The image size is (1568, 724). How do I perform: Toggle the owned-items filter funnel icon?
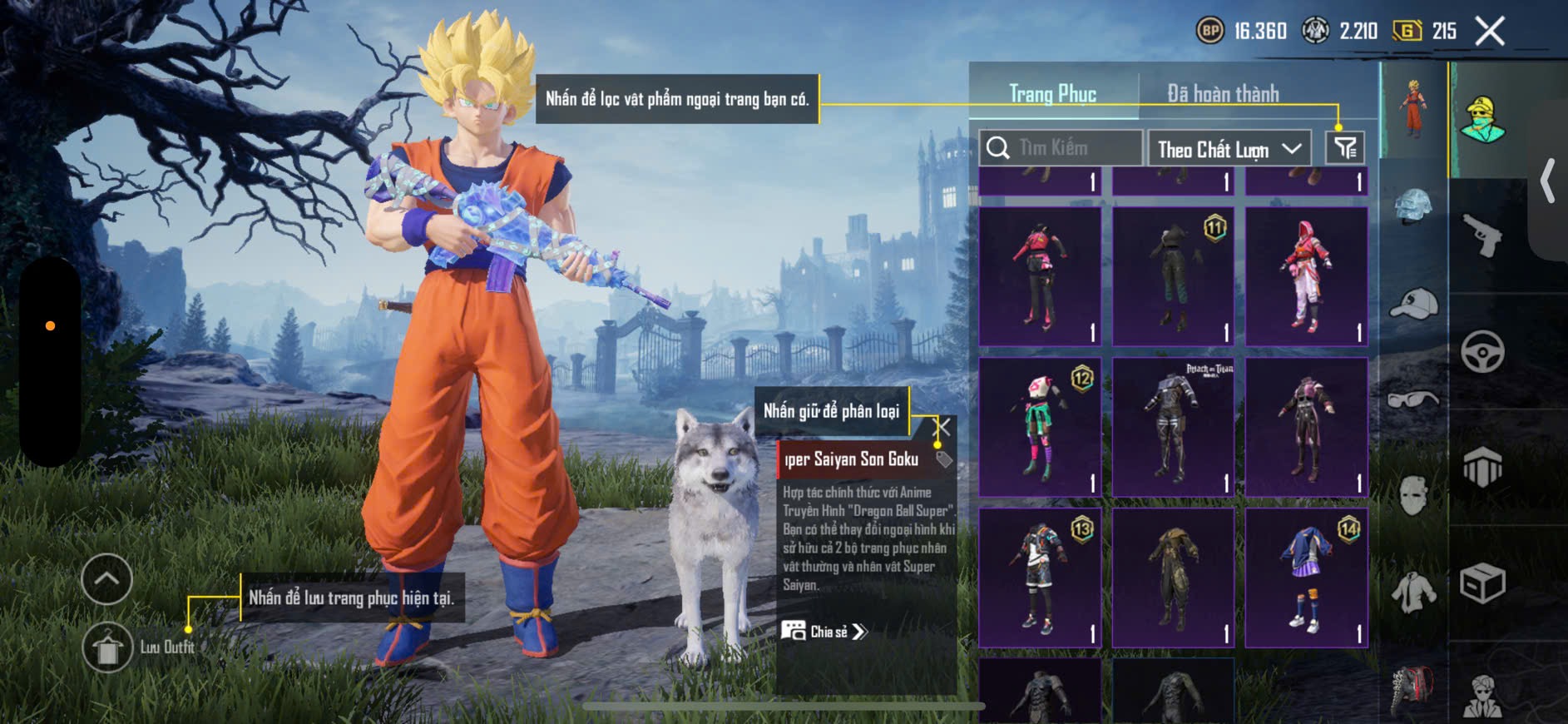click(1344, 148)
